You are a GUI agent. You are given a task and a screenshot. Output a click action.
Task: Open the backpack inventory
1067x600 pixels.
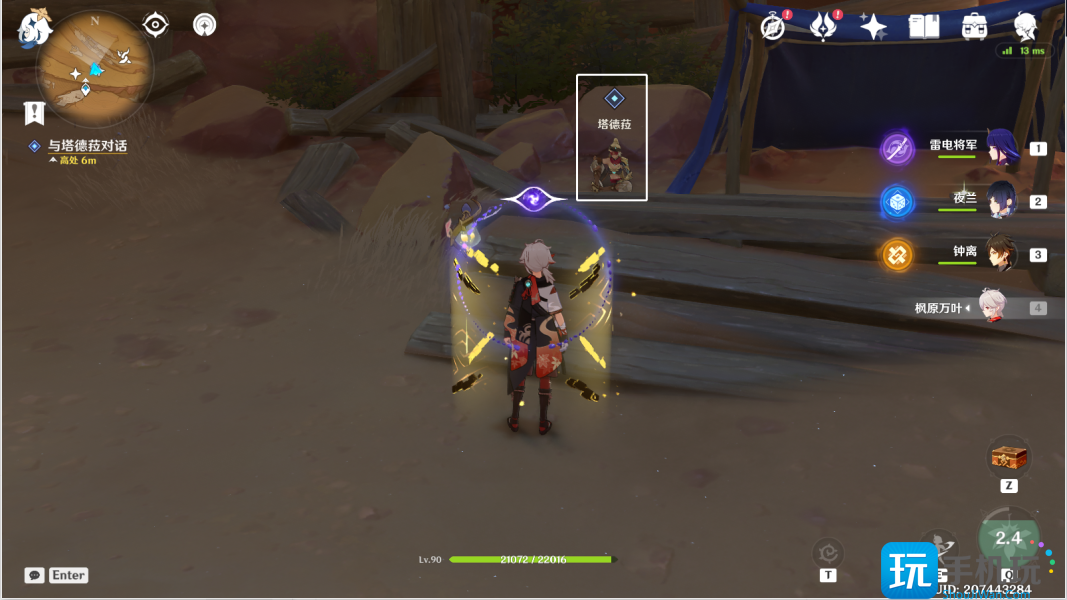click(x=974, y=27)
